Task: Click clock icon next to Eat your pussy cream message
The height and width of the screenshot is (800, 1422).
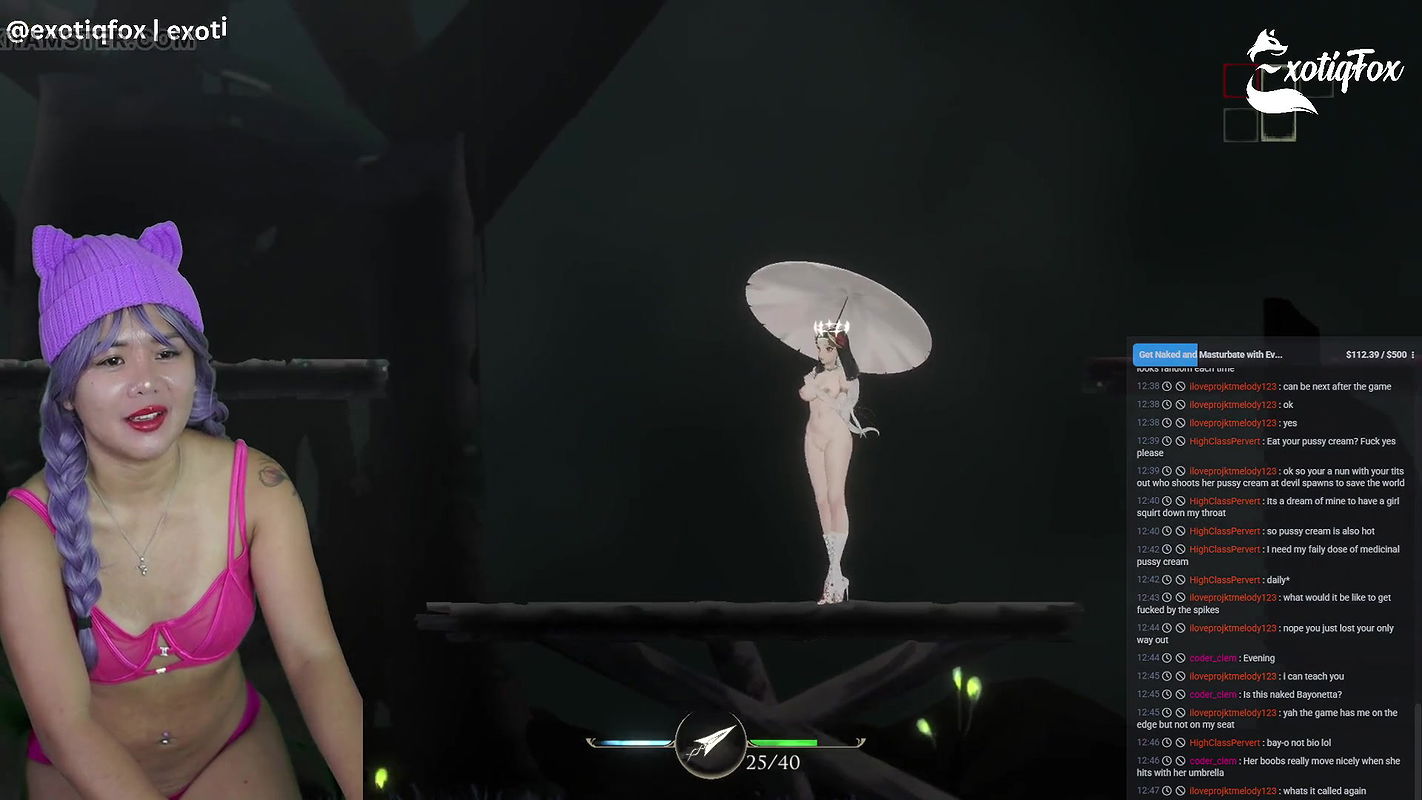Action: (1166, 440)
